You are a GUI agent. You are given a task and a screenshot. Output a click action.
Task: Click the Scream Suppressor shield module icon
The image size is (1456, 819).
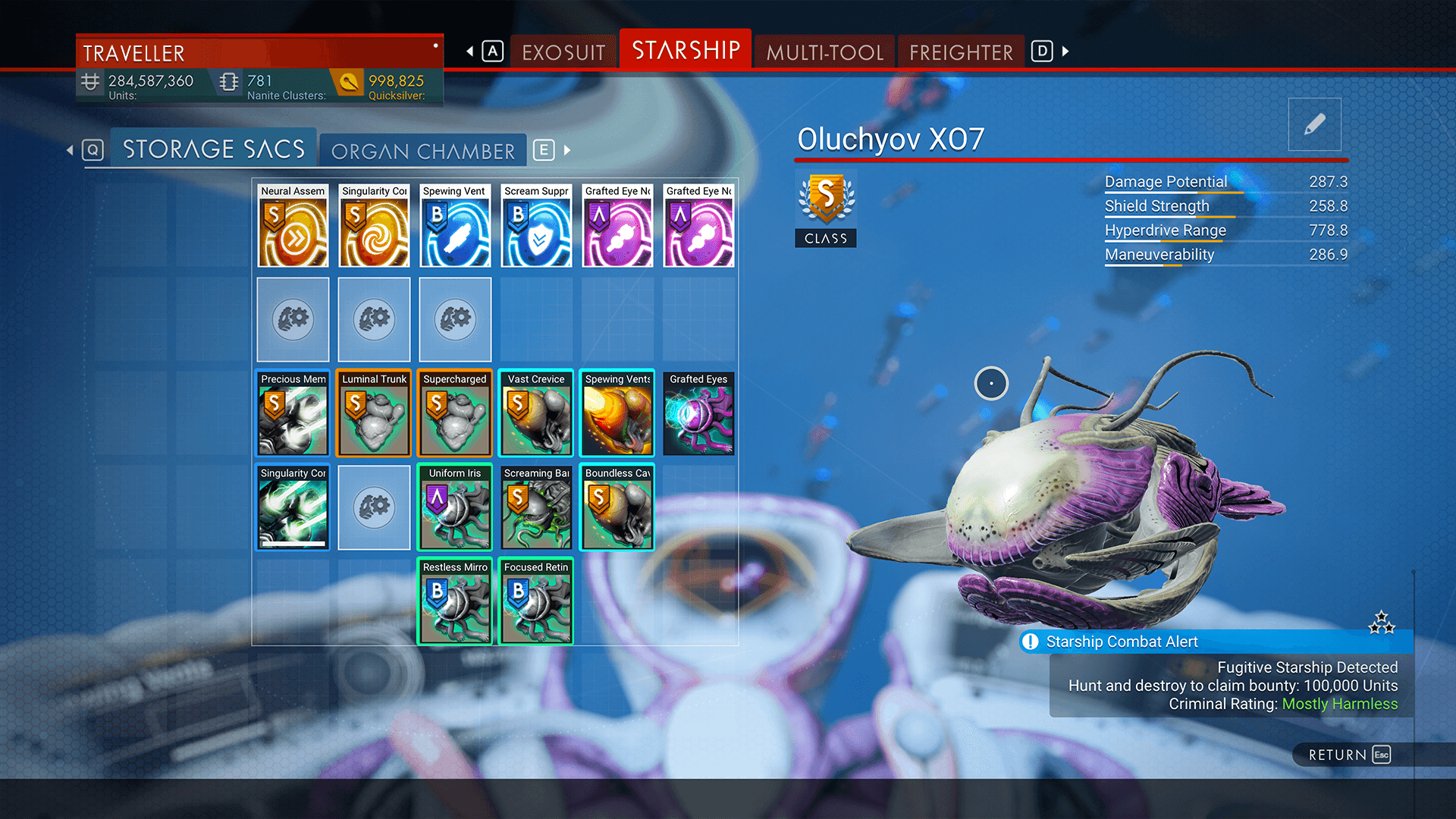536,226
